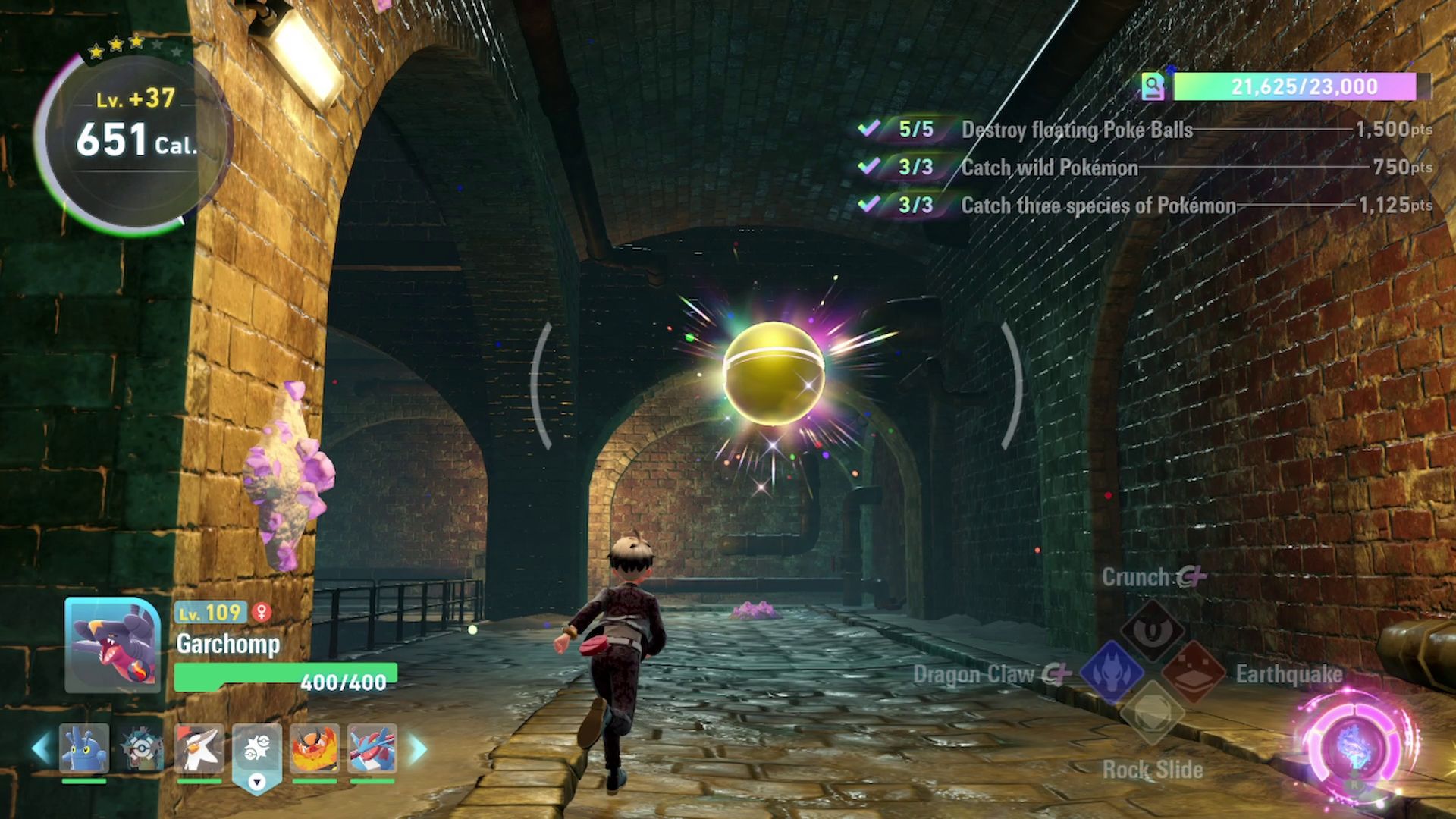Image resolution: width=1456 pixels, height=819 pixels.
Task: Pick the fiery orange Pokémon slot
Action: 315,748
